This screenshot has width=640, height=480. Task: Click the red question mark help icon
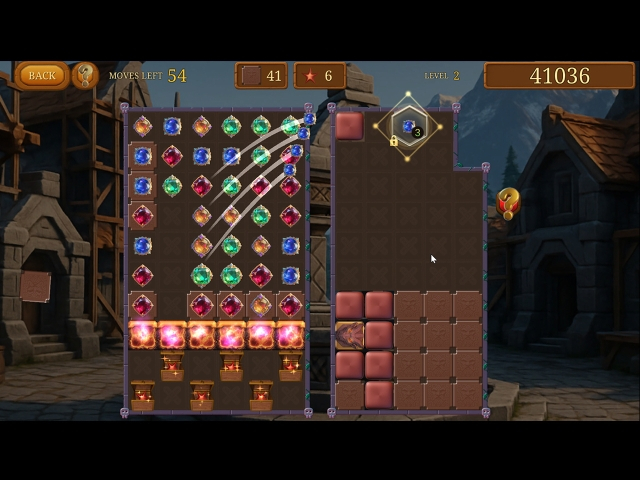click(x=508, y=204)
